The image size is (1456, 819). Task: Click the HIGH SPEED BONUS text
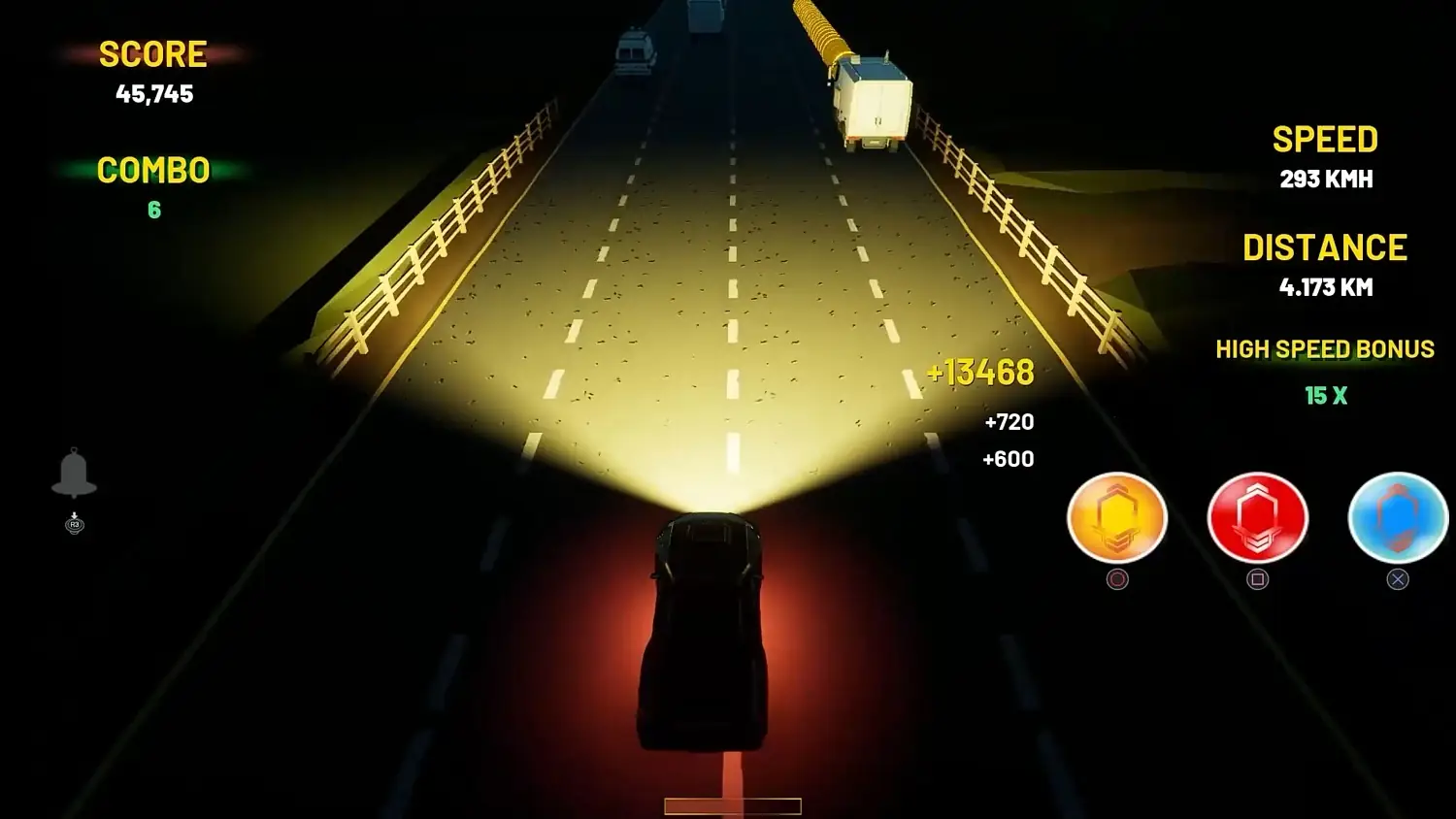point(1325,349)
